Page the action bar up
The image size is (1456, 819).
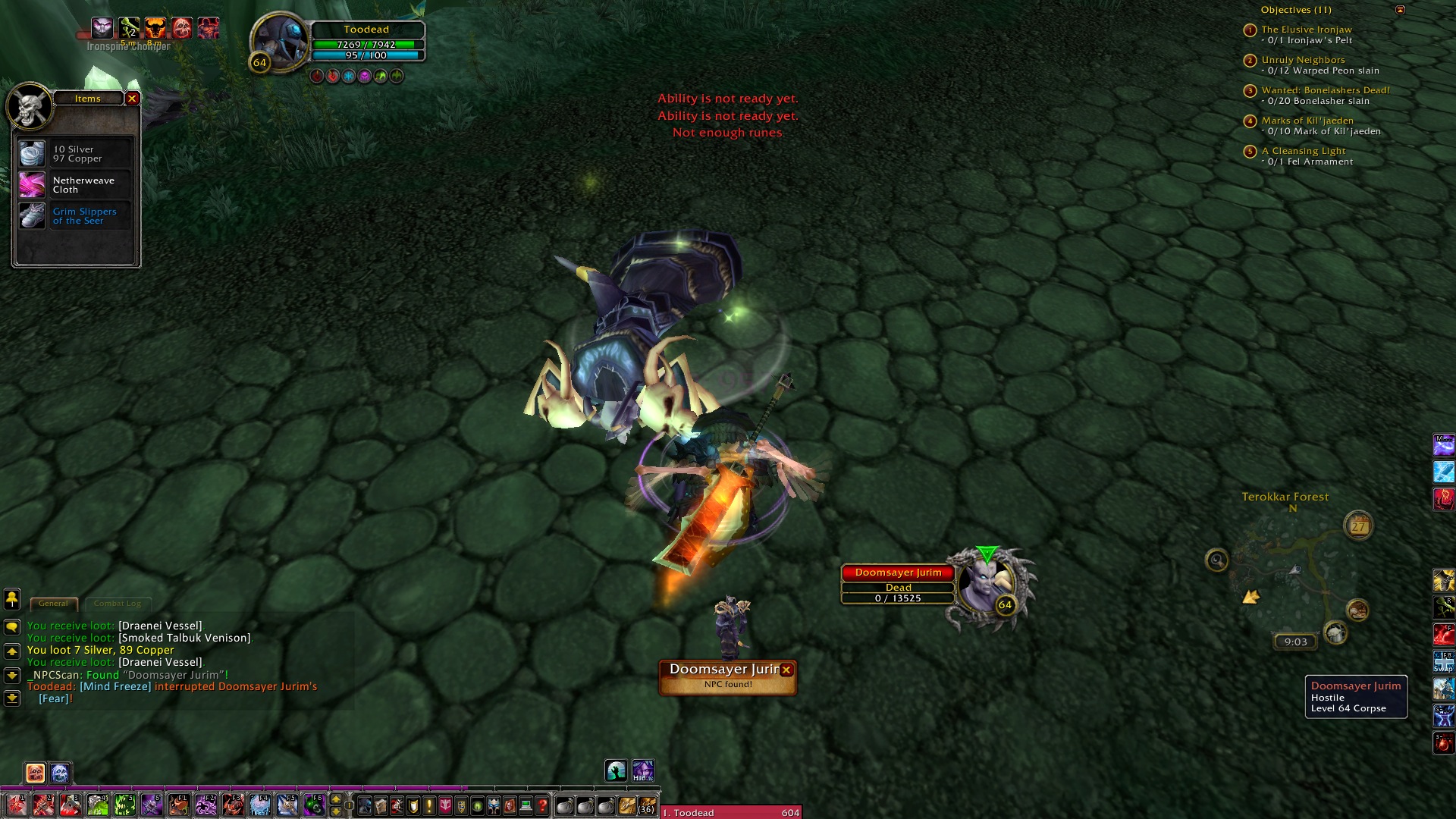coord(336,799)
